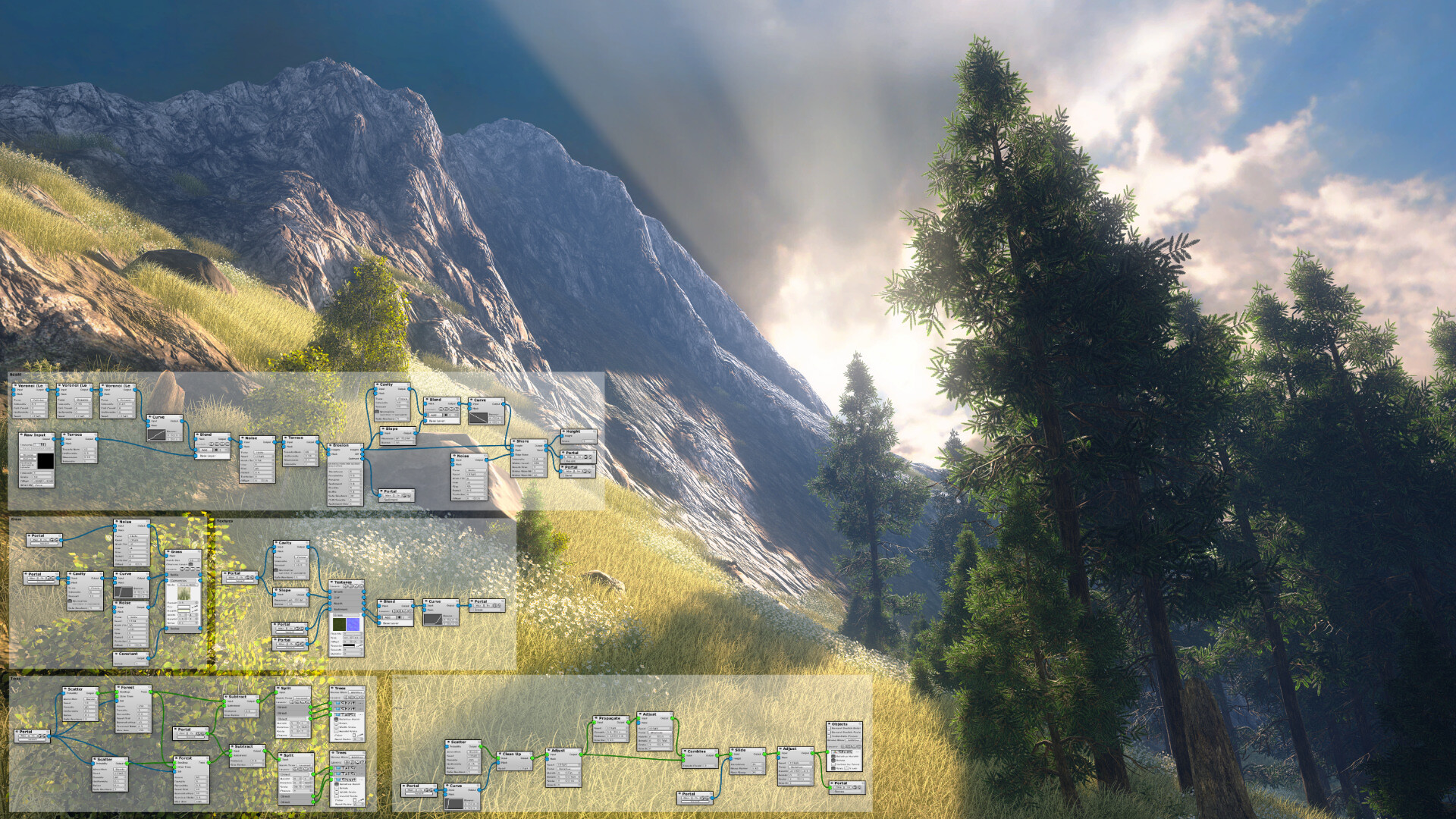
Task: Select a blend mode icon in the Height Blend node
Action: (x=441, y=409)
